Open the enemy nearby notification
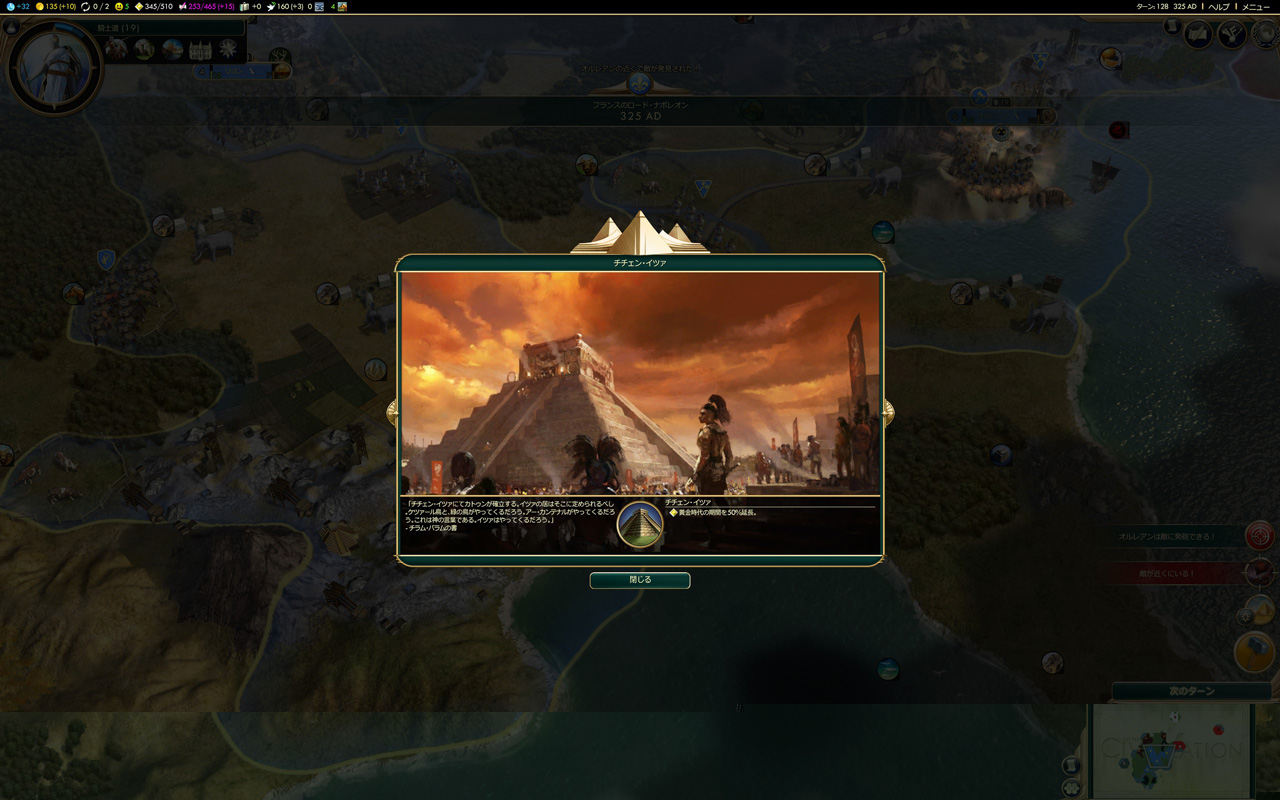The image size is (1280, 800). coord(1259,573)
